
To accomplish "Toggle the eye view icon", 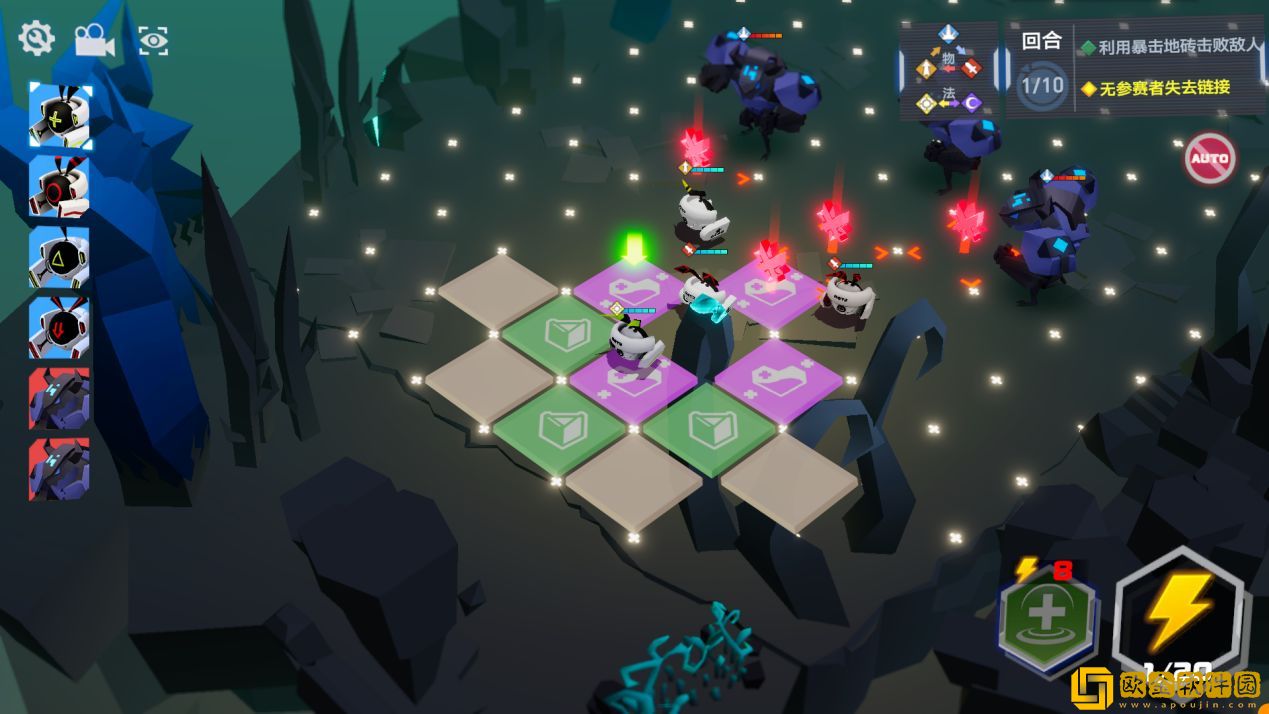I will tap(153, 40).
